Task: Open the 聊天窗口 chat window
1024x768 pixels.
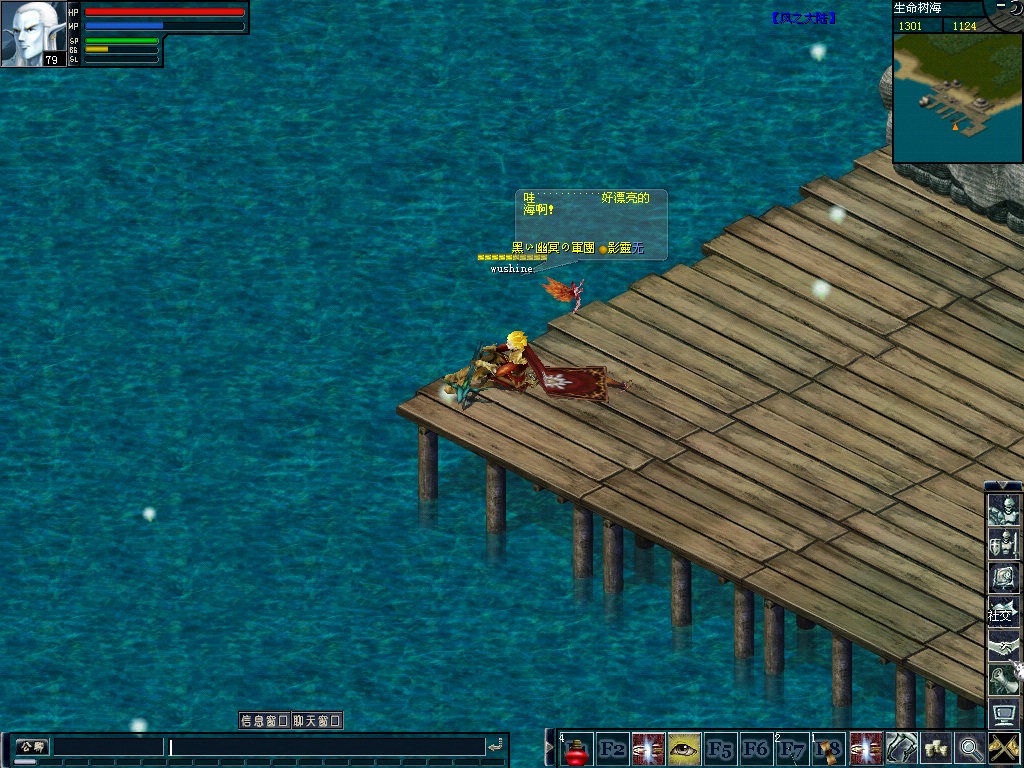Action: pos(317,720)
